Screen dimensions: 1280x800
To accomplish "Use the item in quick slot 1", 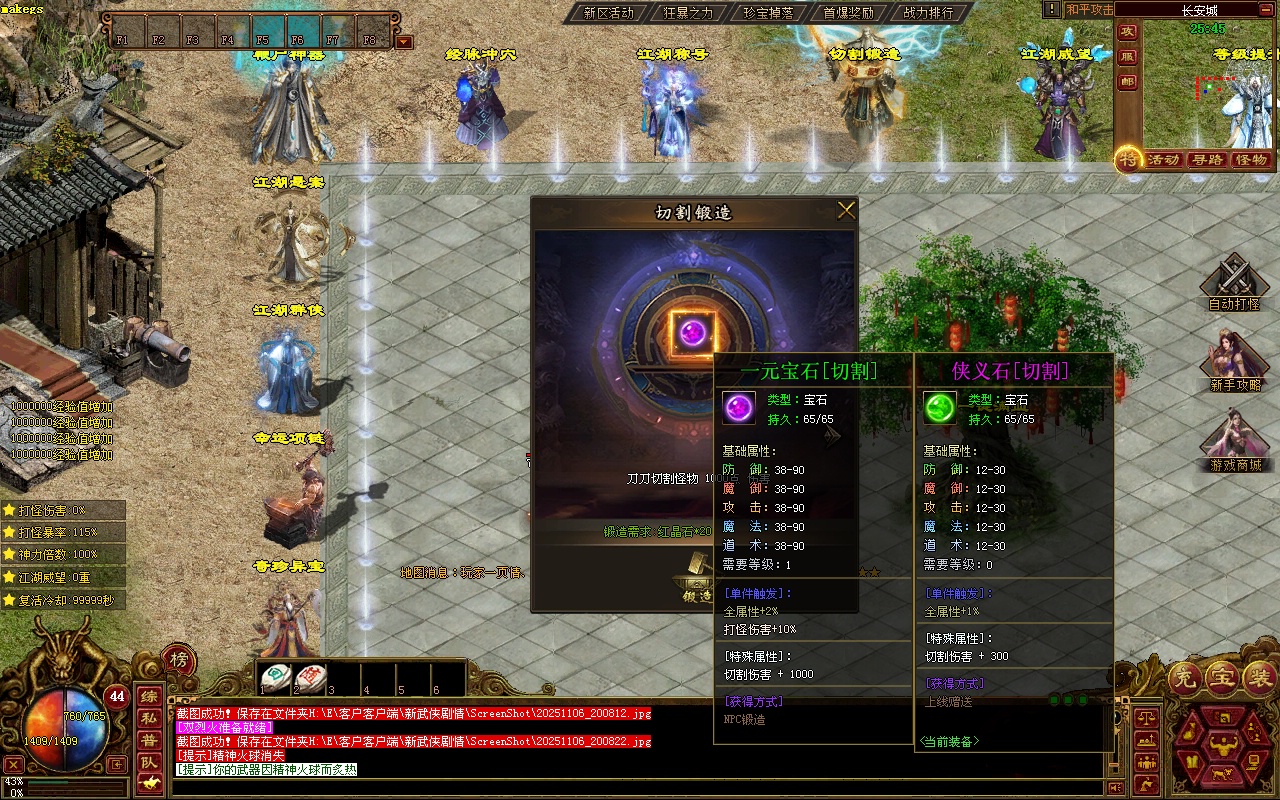I will click(x=276, y=678).
